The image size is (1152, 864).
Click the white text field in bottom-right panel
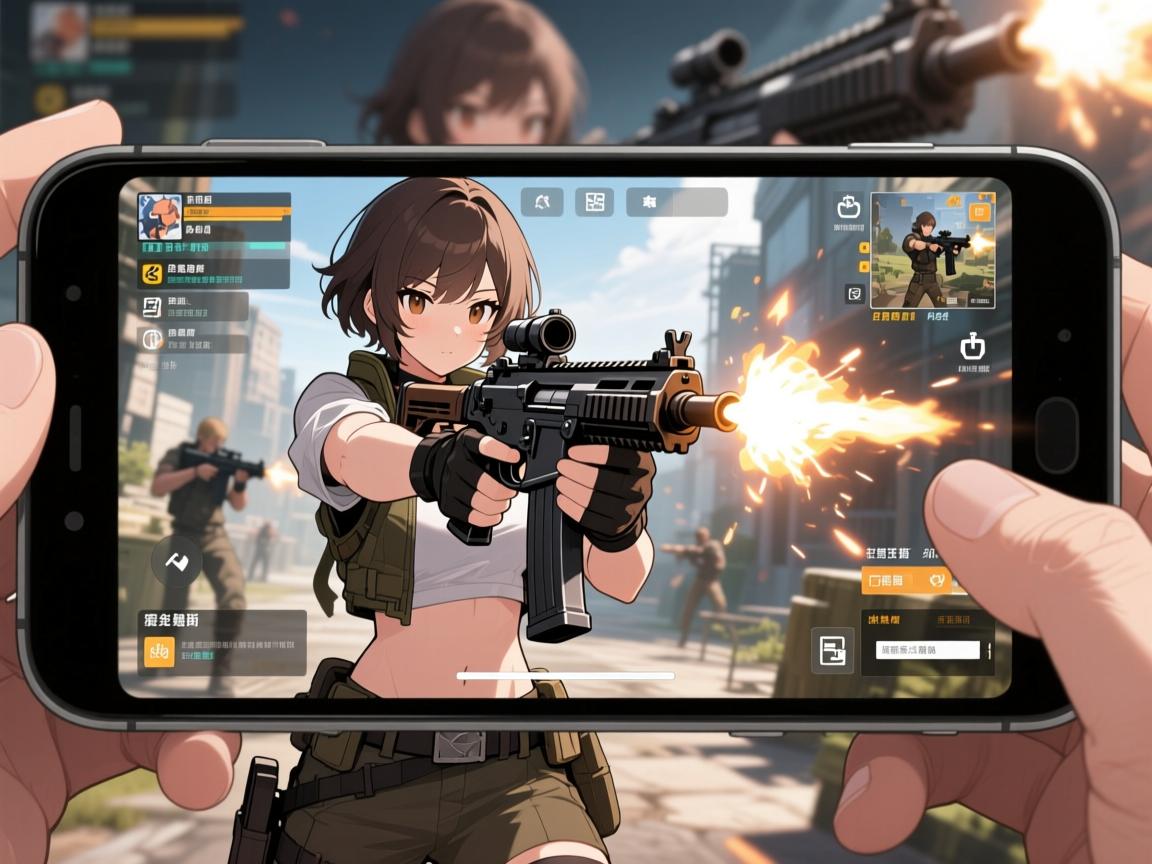[x=928, y=650]
